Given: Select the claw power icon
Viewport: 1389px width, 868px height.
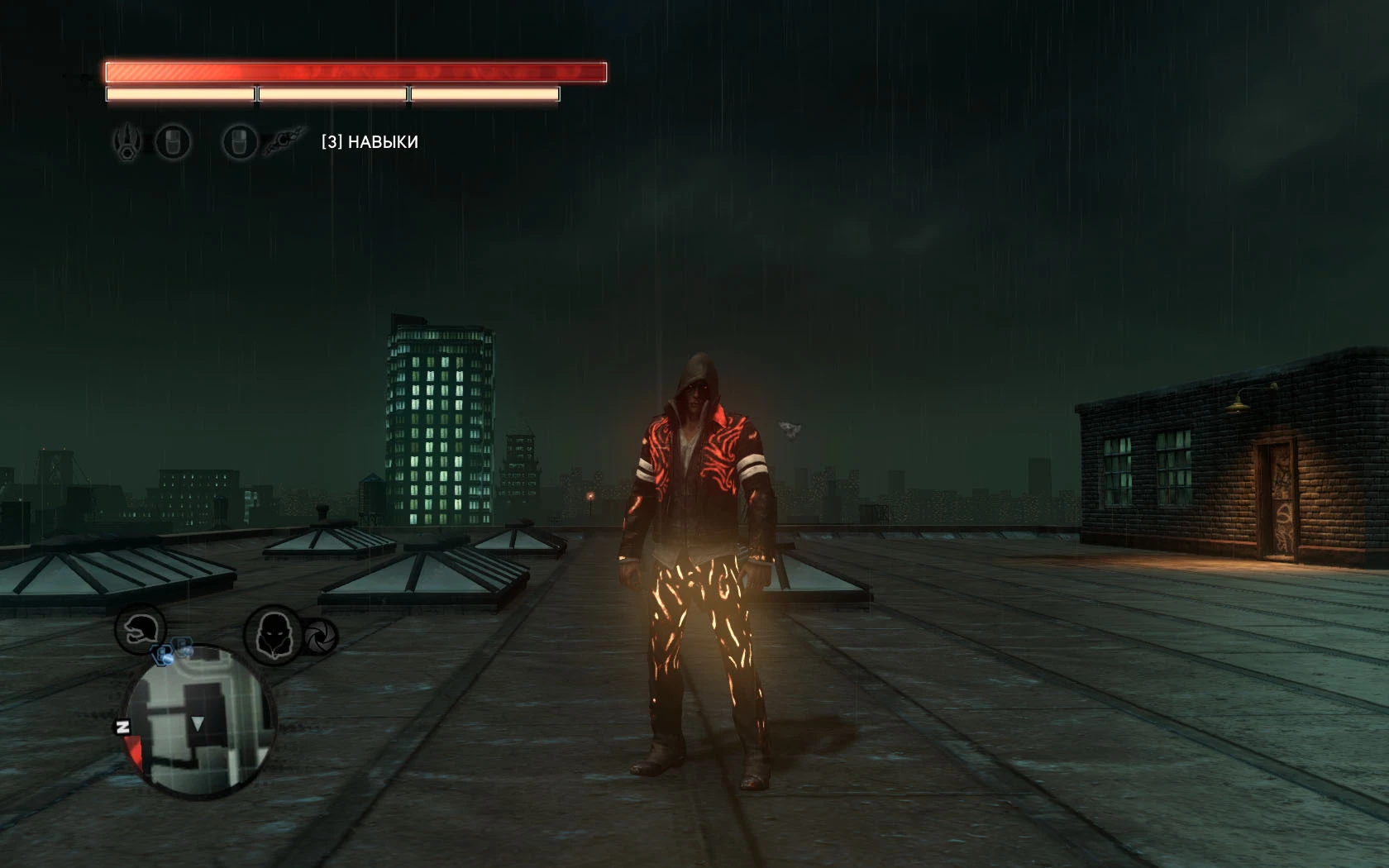Looking at the screenshot, I should [126, 142].
